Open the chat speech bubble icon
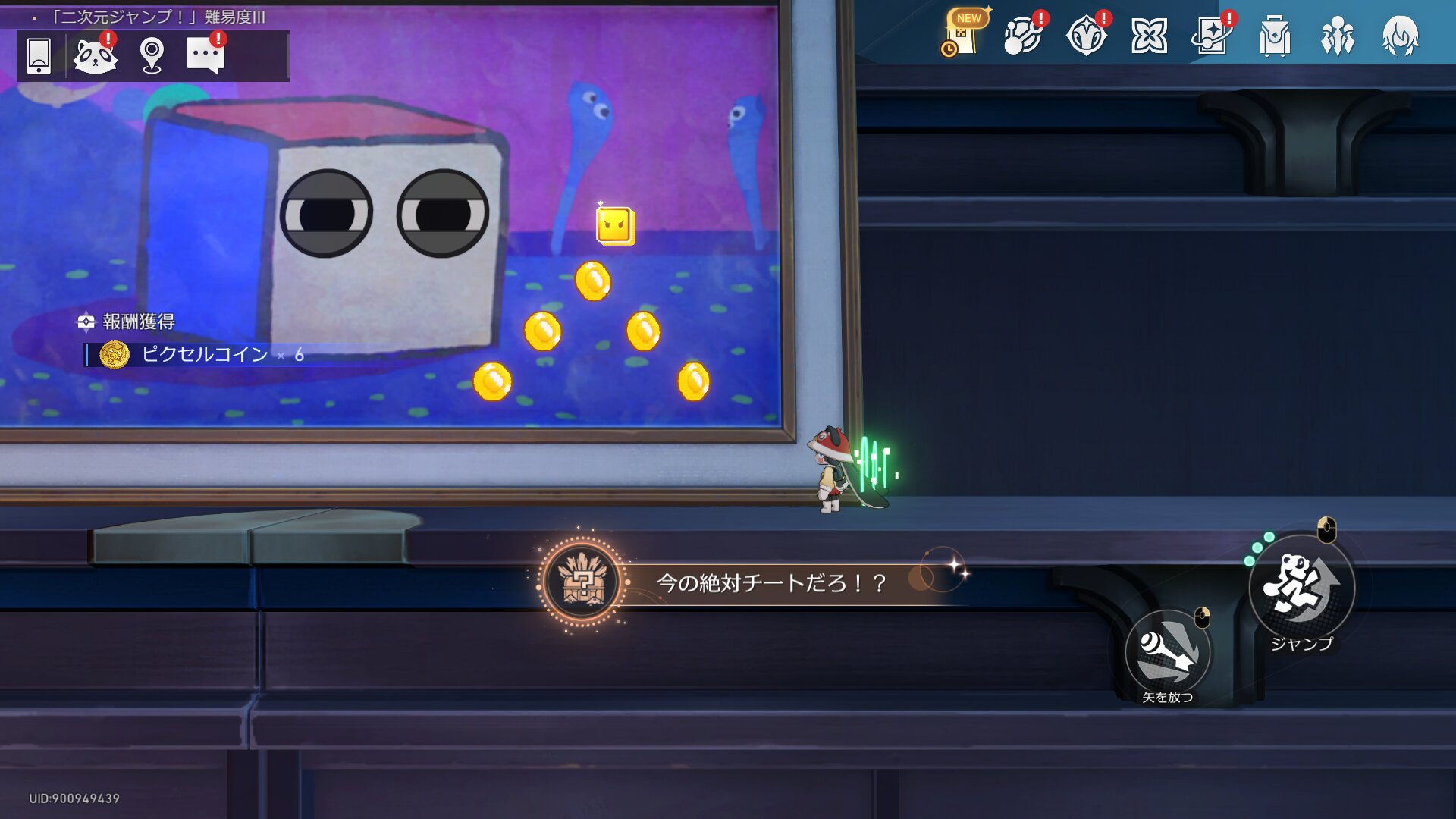 click(206, 56)
